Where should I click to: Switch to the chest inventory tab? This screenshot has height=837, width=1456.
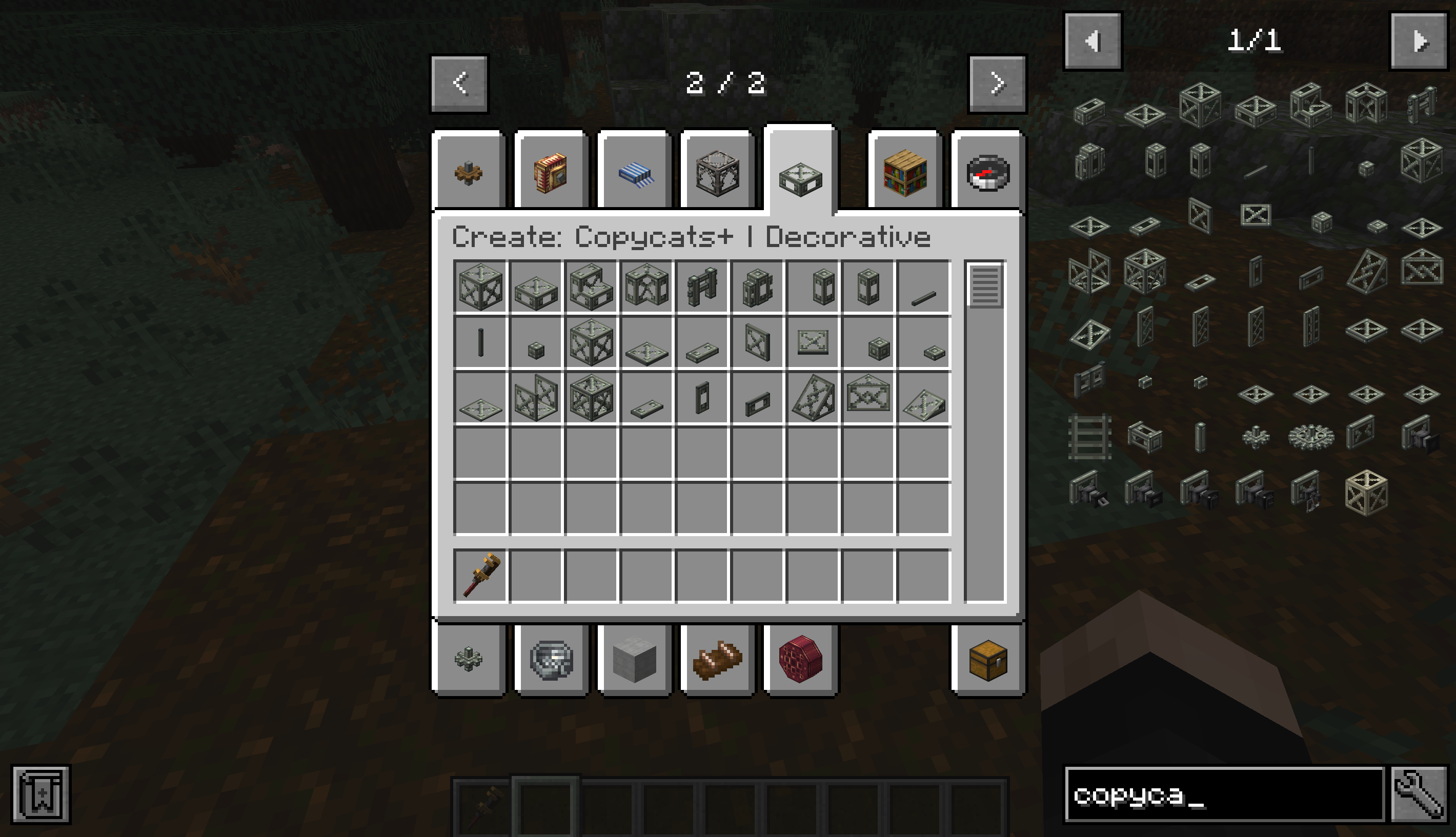[987, 660]
